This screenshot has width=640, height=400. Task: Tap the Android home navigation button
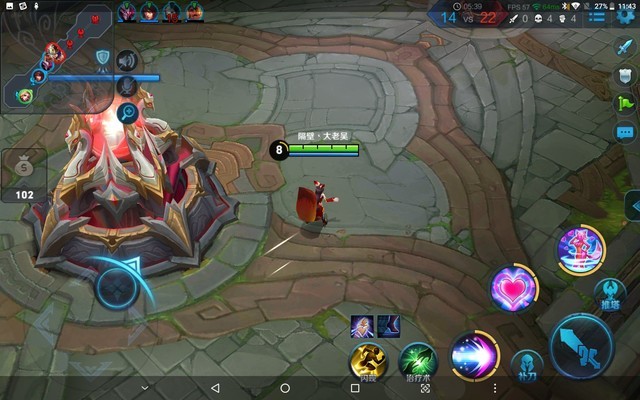(285, 388)
